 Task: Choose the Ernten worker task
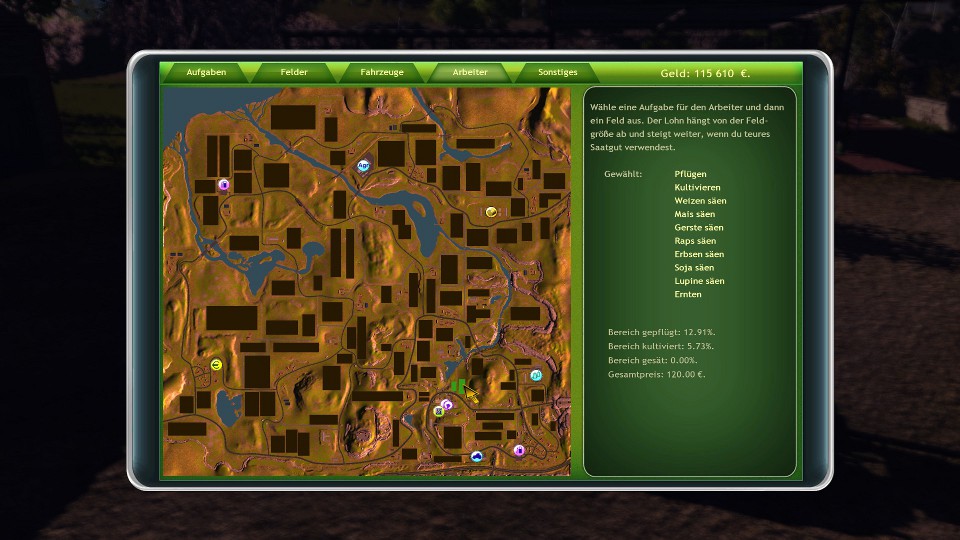point(688,295)
